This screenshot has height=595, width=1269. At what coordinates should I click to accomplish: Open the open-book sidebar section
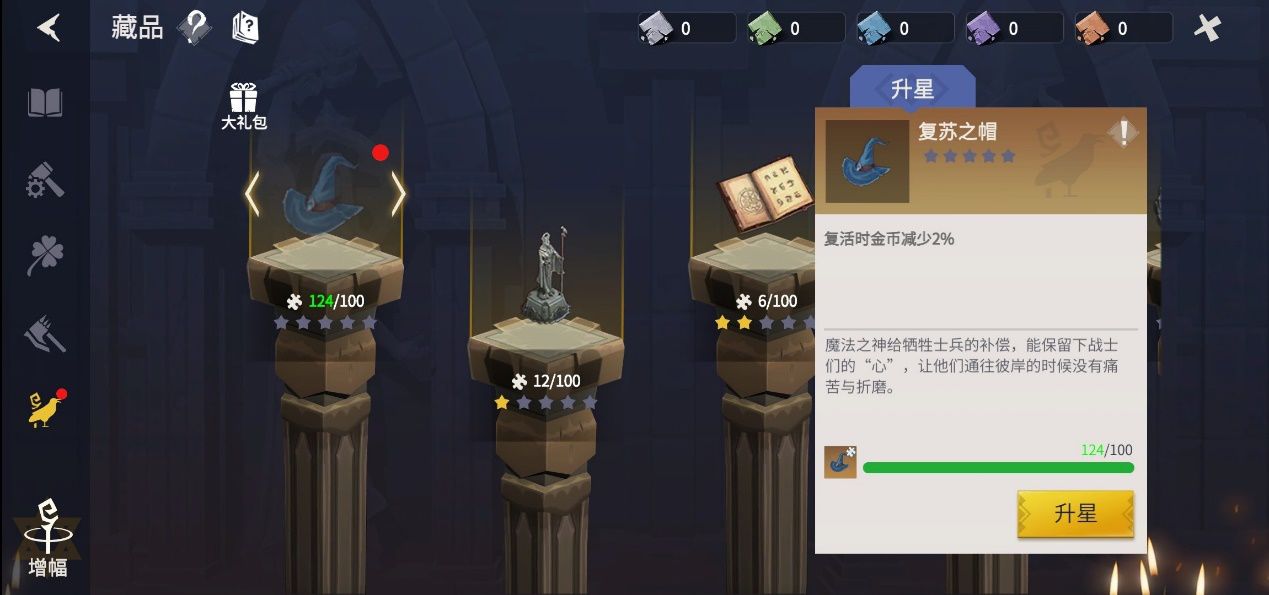[45, 103]
